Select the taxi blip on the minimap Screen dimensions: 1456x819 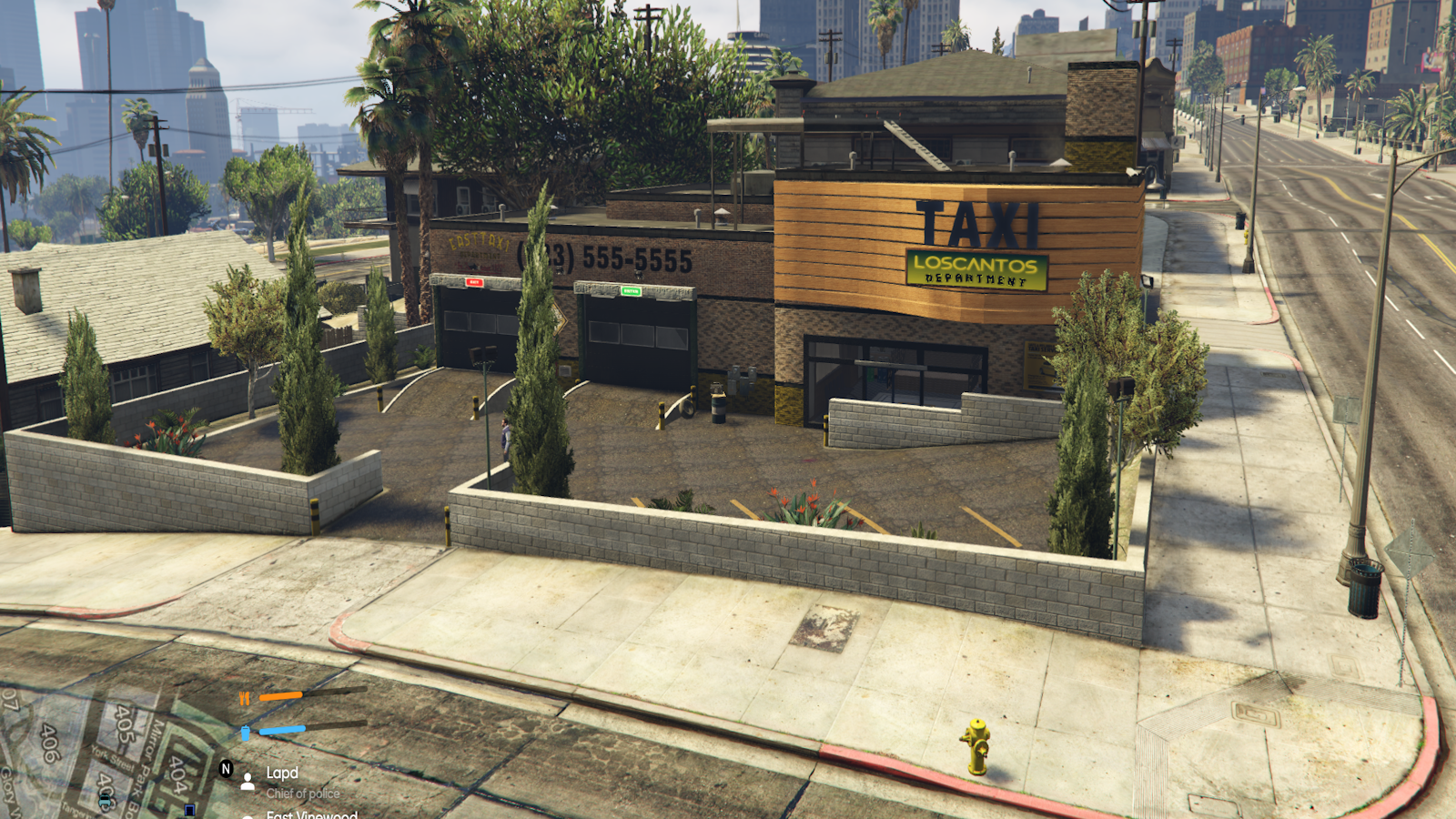106,801
